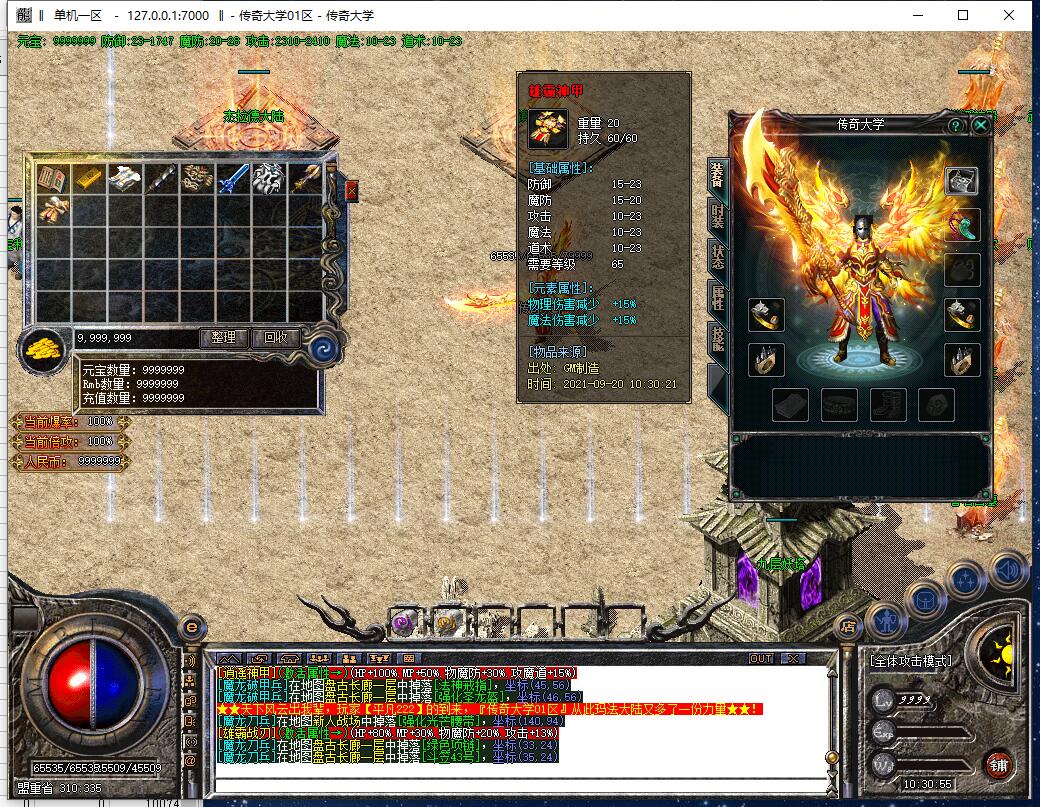Open the 铺 stall button
Image resolution: width=1040 pixels, height=807 pixels.
(x=998, y=765)
